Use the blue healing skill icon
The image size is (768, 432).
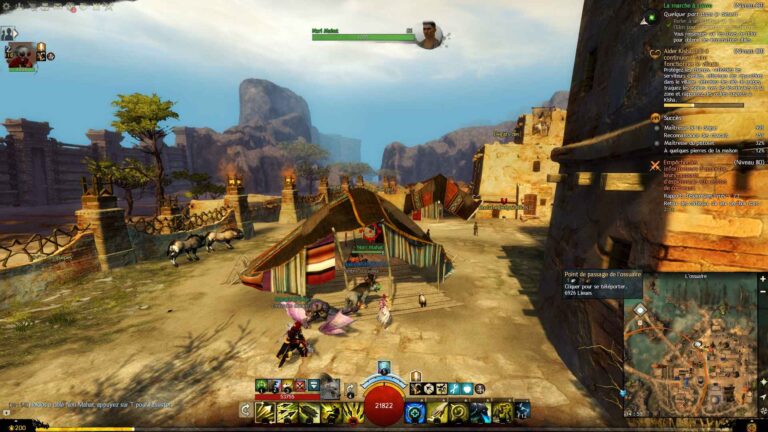(x=416, y=411)
